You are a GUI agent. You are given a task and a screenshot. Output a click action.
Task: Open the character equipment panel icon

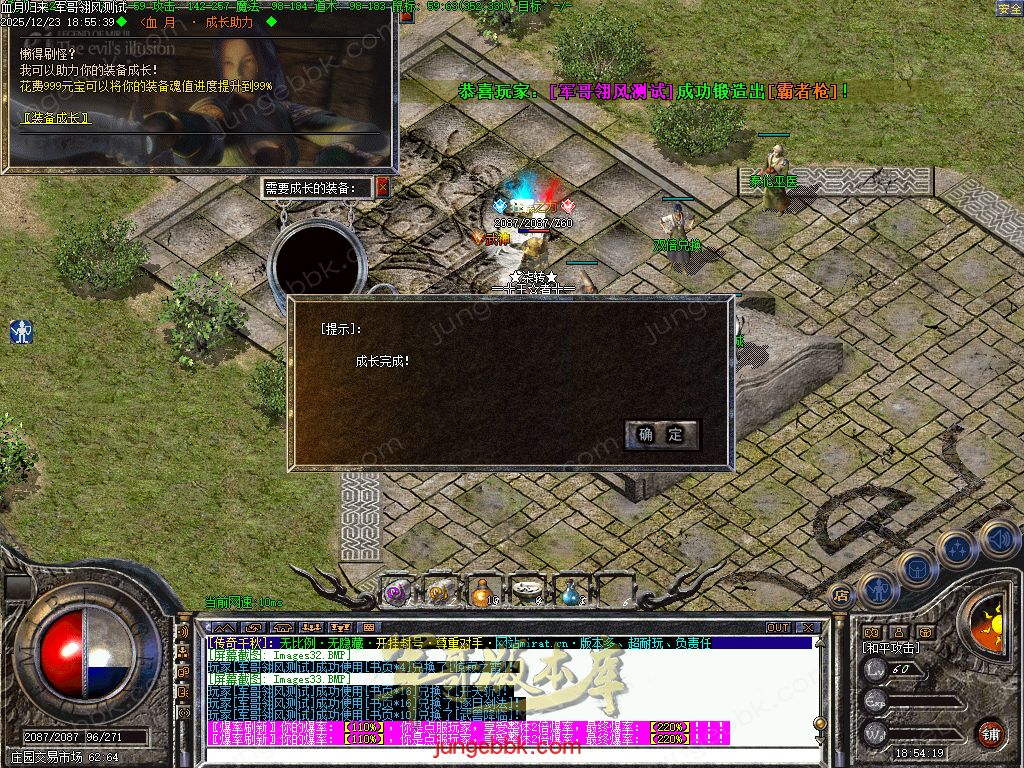(877, 589)
